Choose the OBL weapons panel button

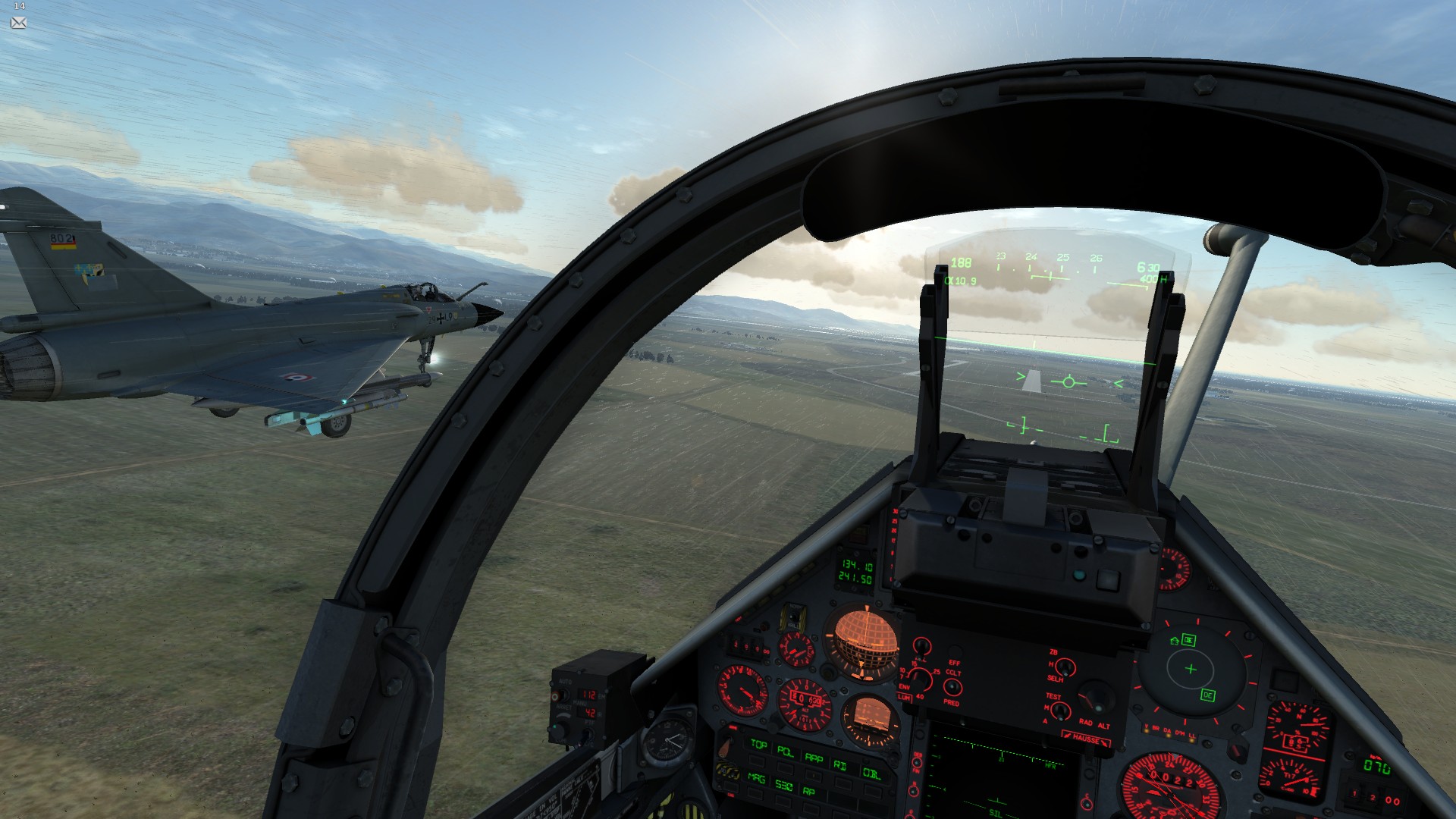point(871,773)
